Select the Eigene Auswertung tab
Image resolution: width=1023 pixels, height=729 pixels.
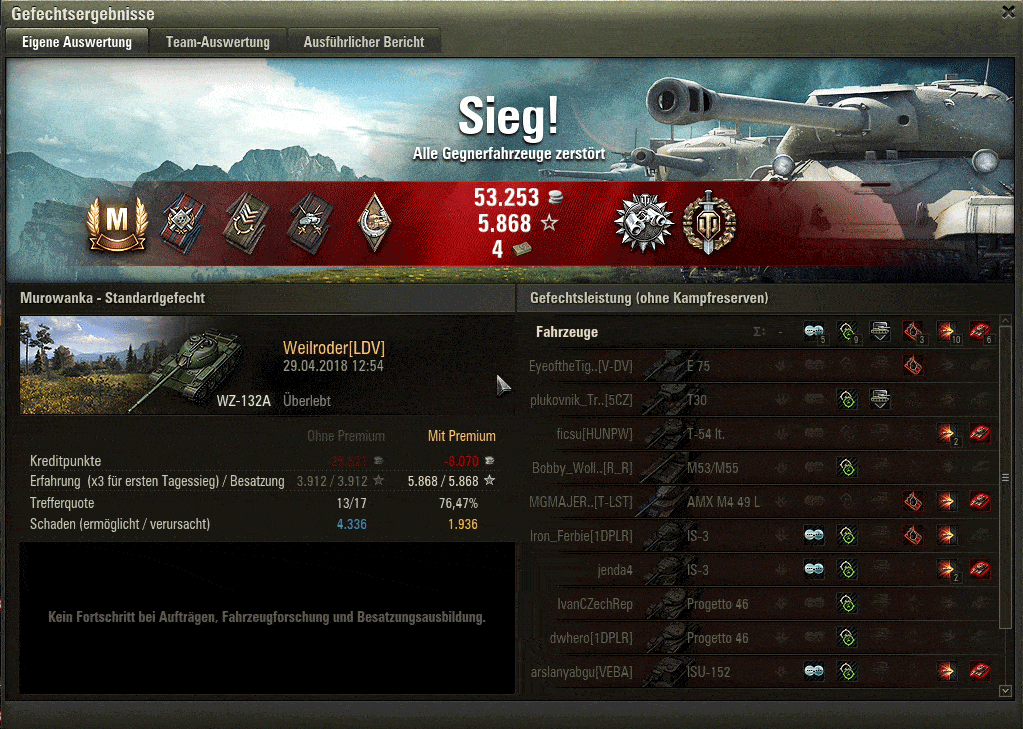77,42
